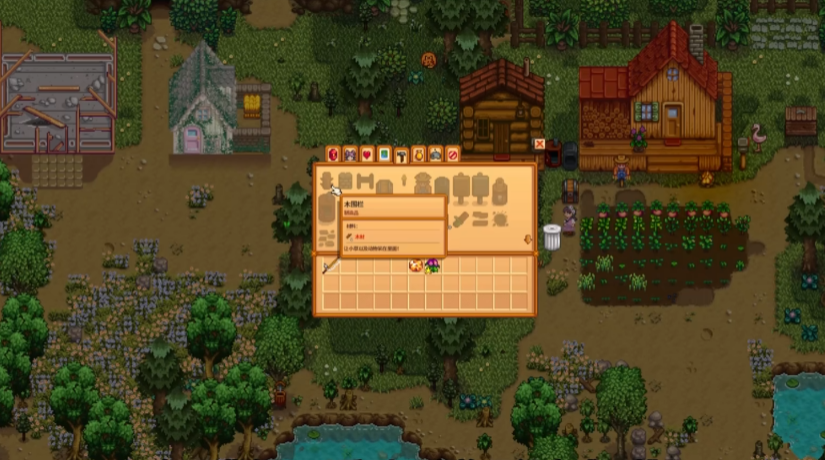The image size is (825, 460).
Task: Switch to the exit game tab
Action: click(452, 154)
